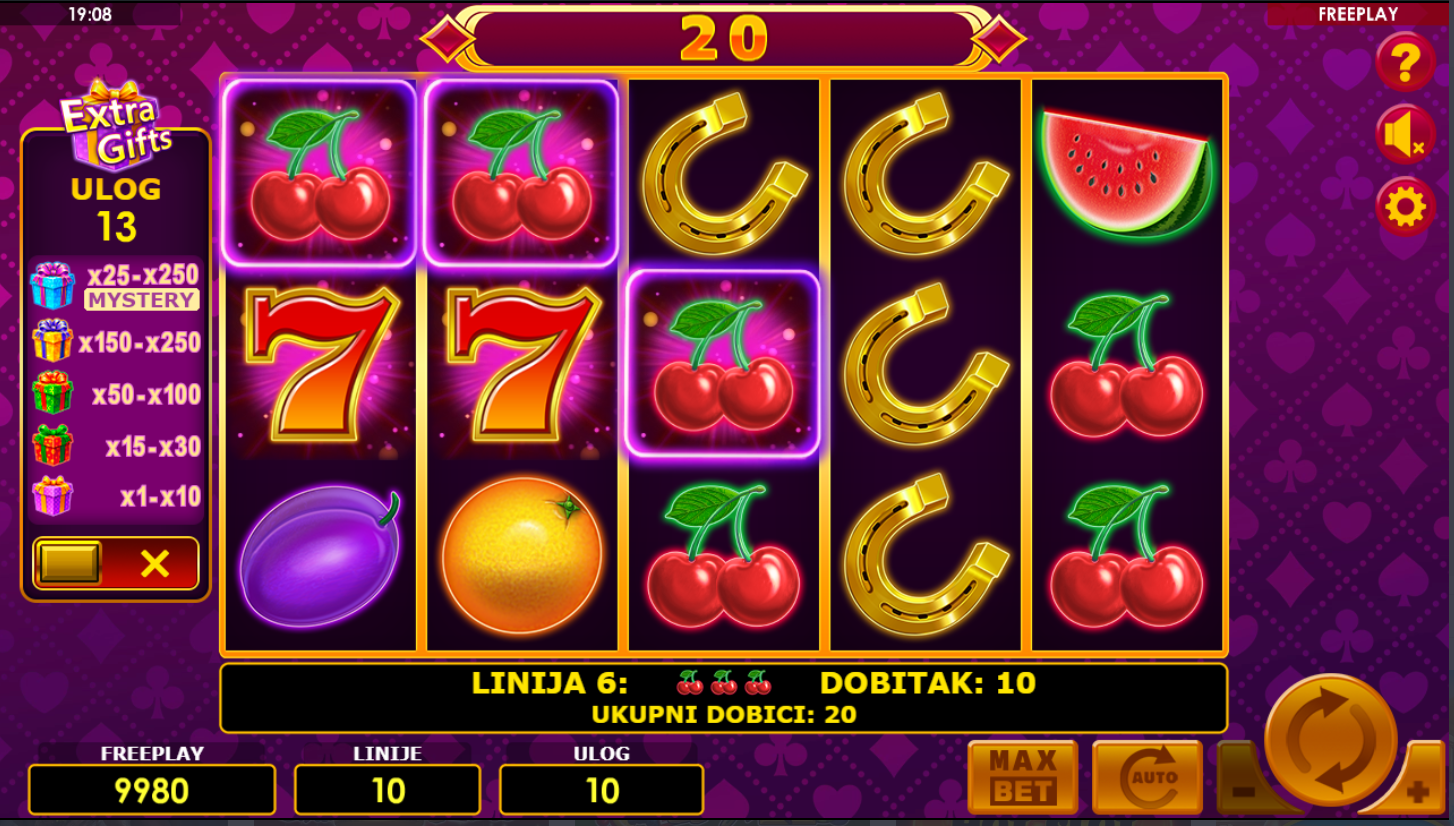The height and width of the screenshot is (826, 1454).
Task: Set the MAX BET
Action: pos(1022,777)
